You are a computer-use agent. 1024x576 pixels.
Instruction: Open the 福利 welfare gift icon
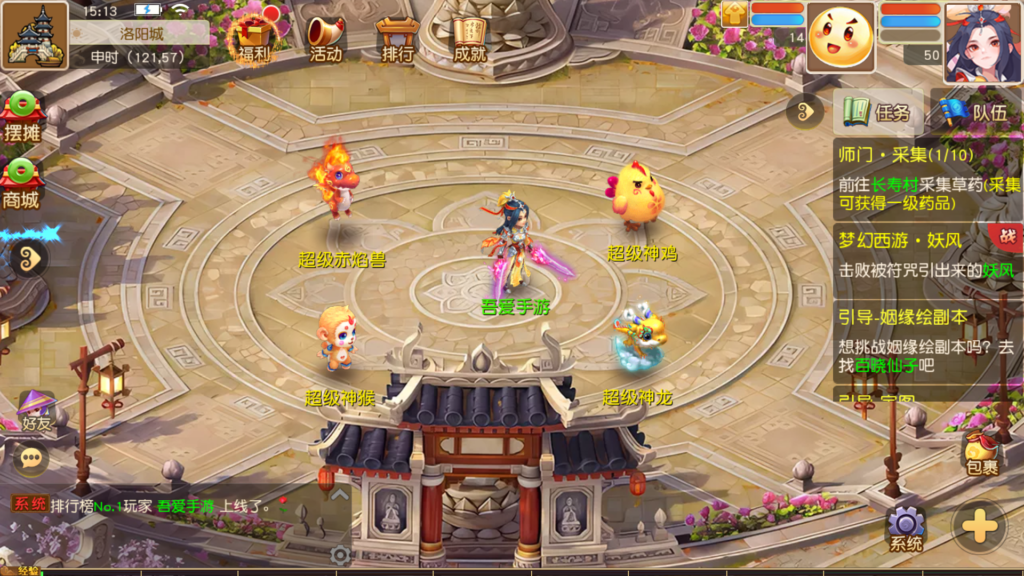point(253,39)
